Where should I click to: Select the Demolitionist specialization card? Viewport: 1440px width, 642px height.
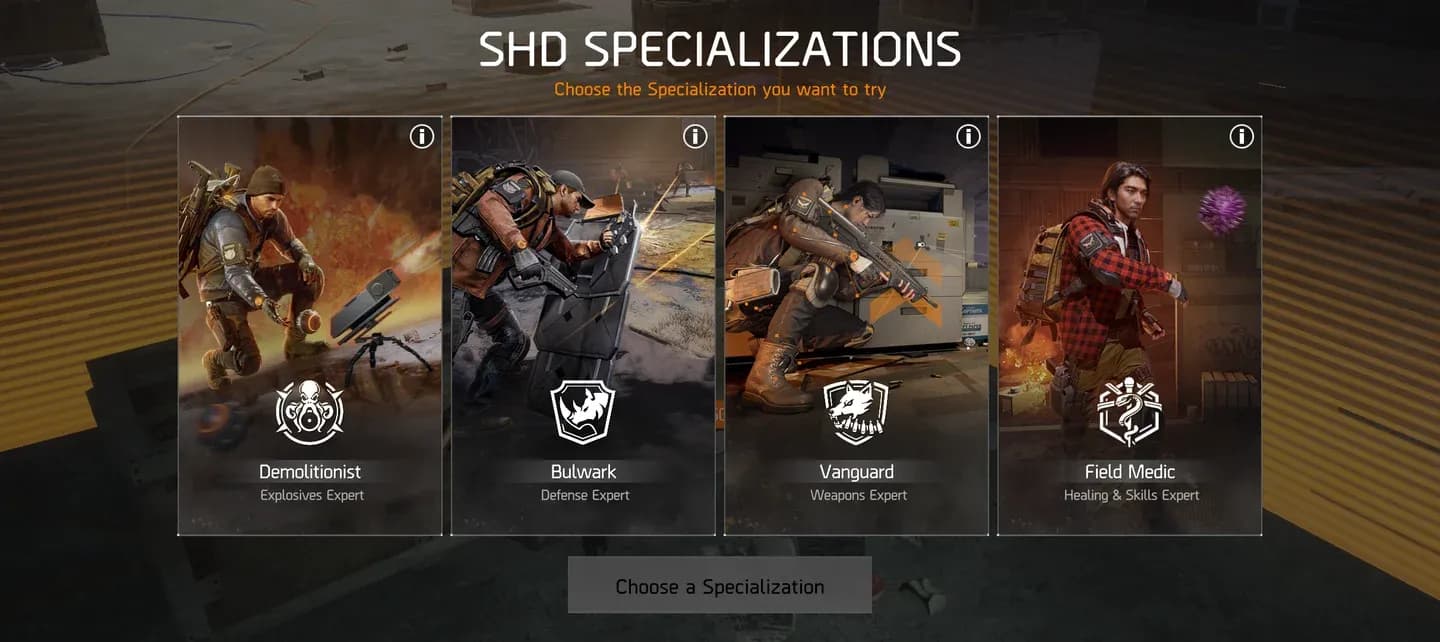[x=310, y=325]
